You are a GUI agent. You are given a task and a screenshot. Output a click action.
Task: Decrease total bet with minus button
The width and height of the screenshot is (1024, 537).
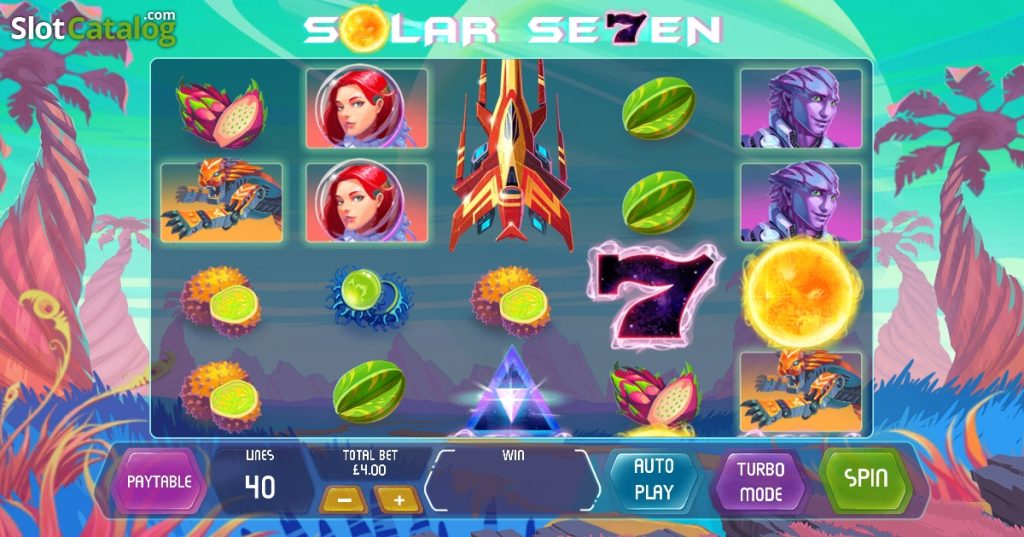(342, 499)
